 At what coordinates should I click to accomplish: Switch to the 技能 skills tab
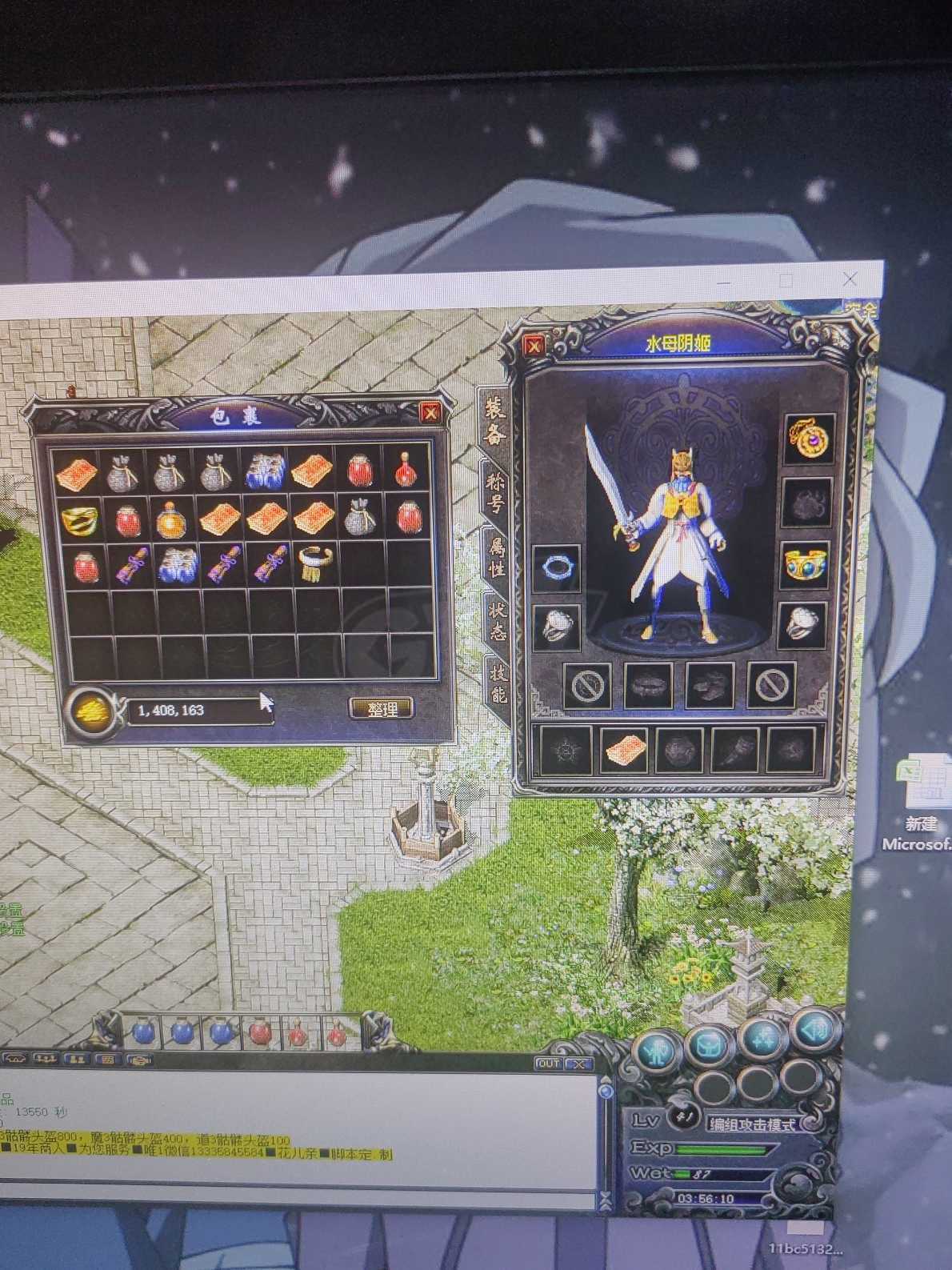(x=499, y=682)
